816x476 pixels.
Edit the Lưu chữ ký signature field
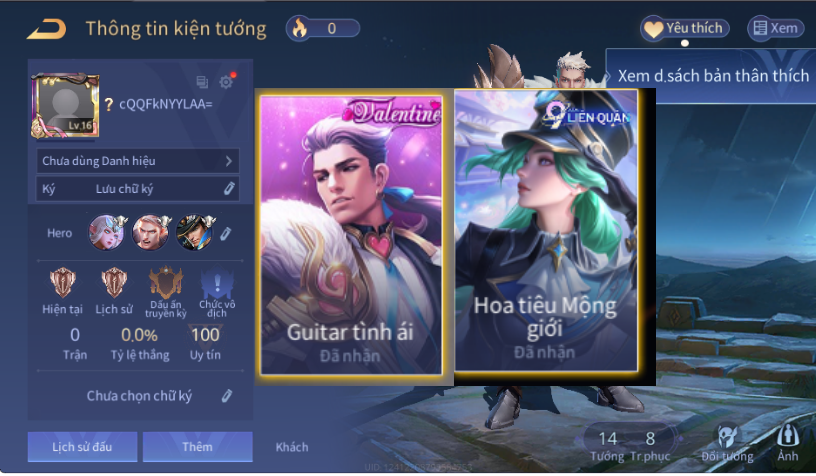point(229,188)
